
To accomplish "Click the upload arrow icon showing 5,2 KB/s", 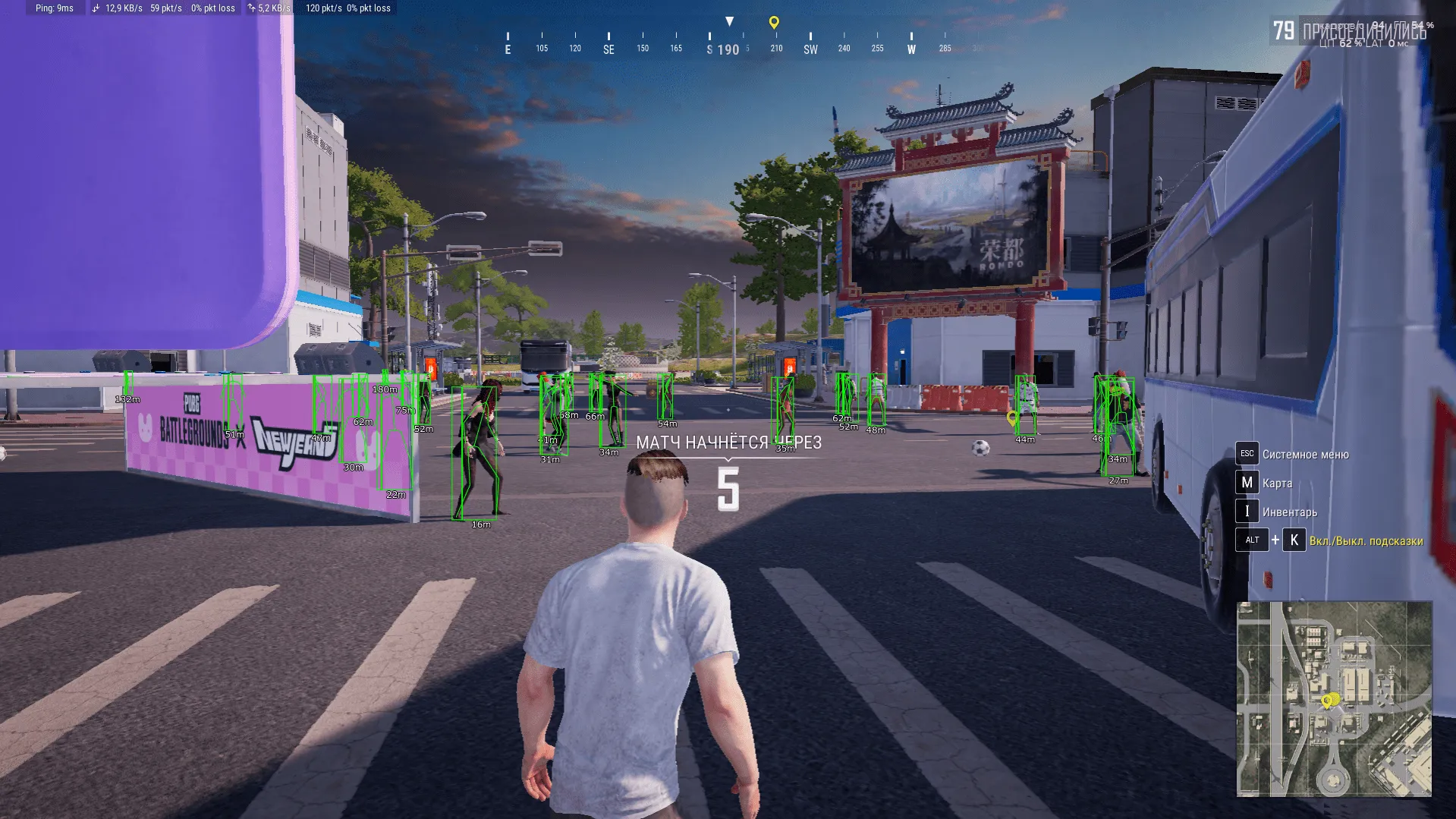I will [250, 8].
